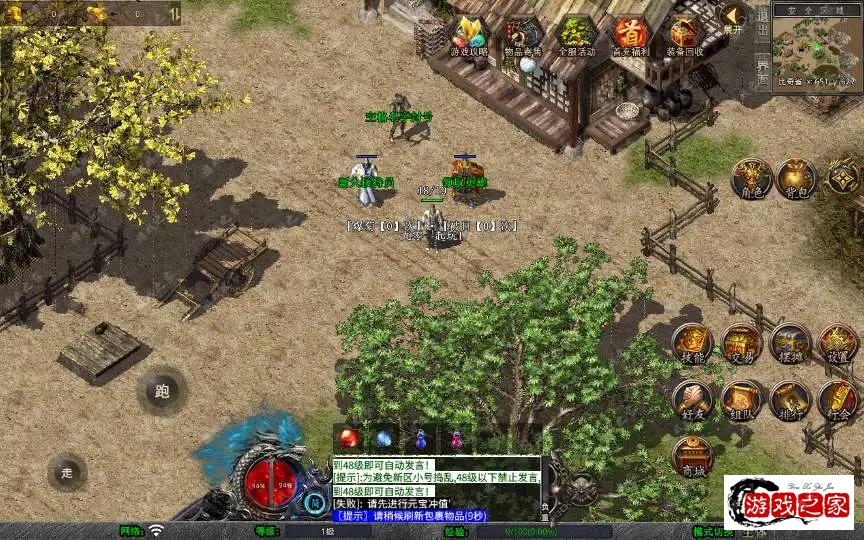Open the 商城 shop

692,456
